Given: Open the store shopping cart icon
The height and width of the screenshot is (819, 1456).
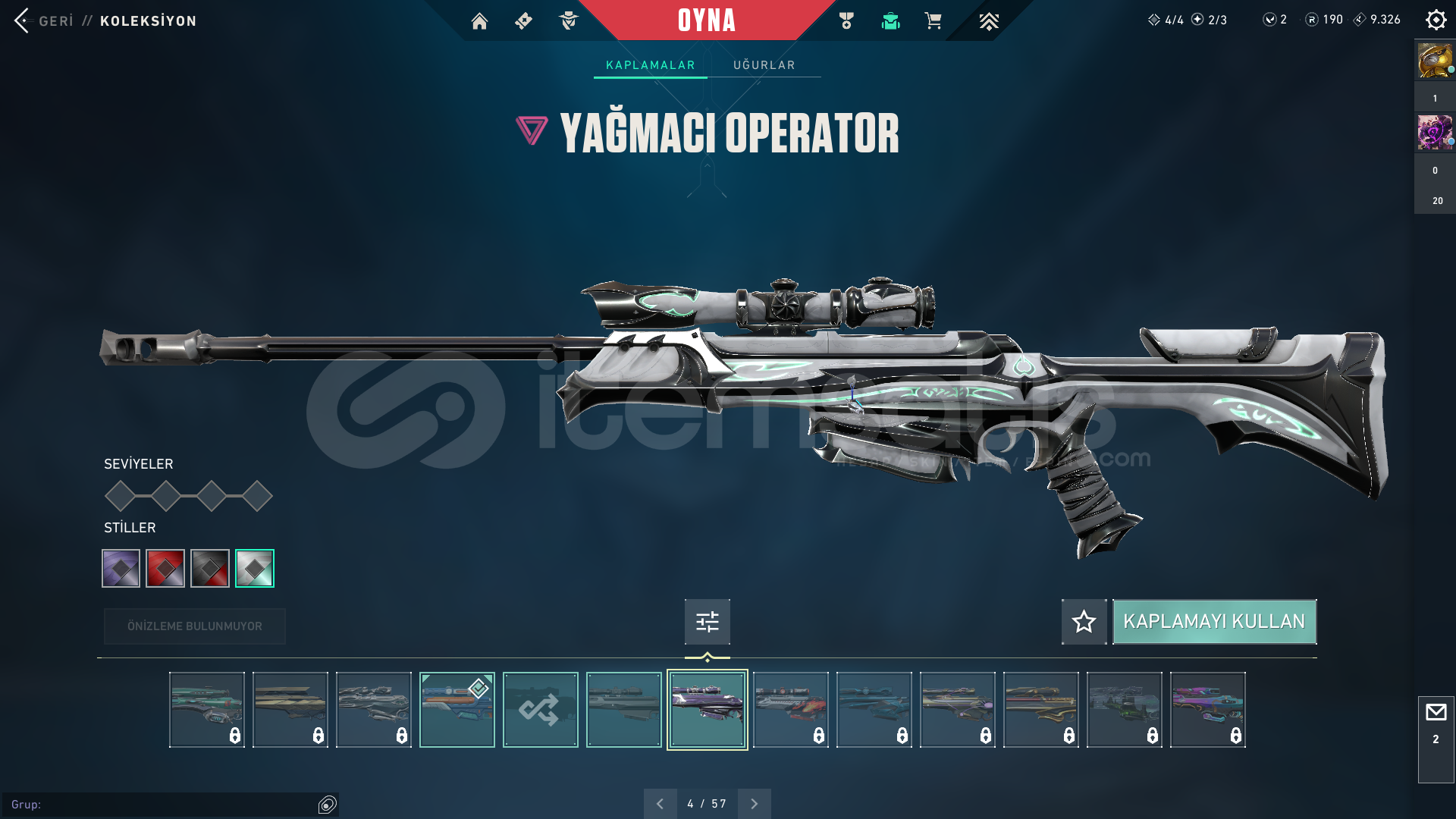Looking at the screenshot, I should [933, 21].
